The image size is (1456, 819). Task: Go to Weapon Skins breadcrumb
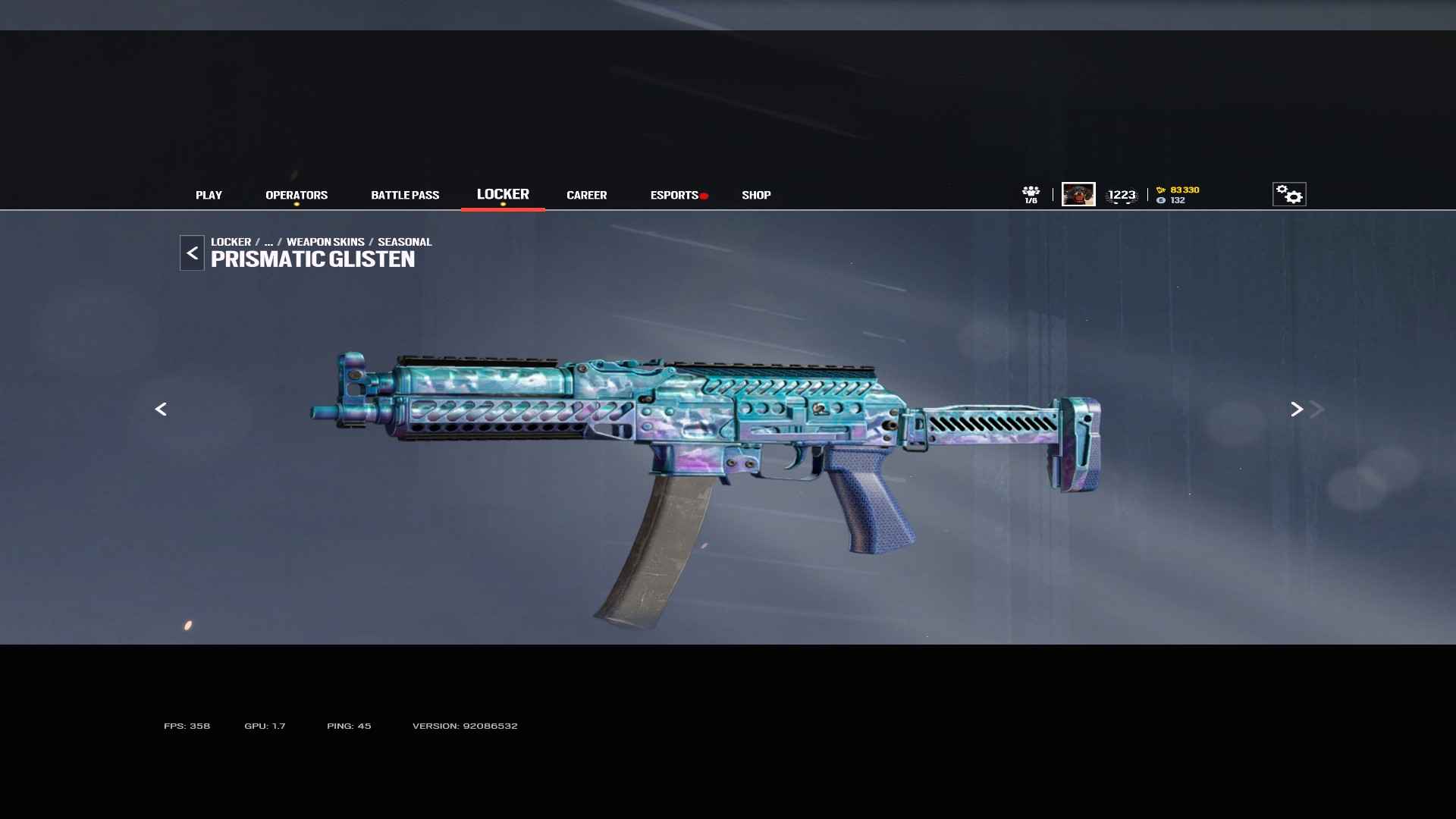point(325,242)
